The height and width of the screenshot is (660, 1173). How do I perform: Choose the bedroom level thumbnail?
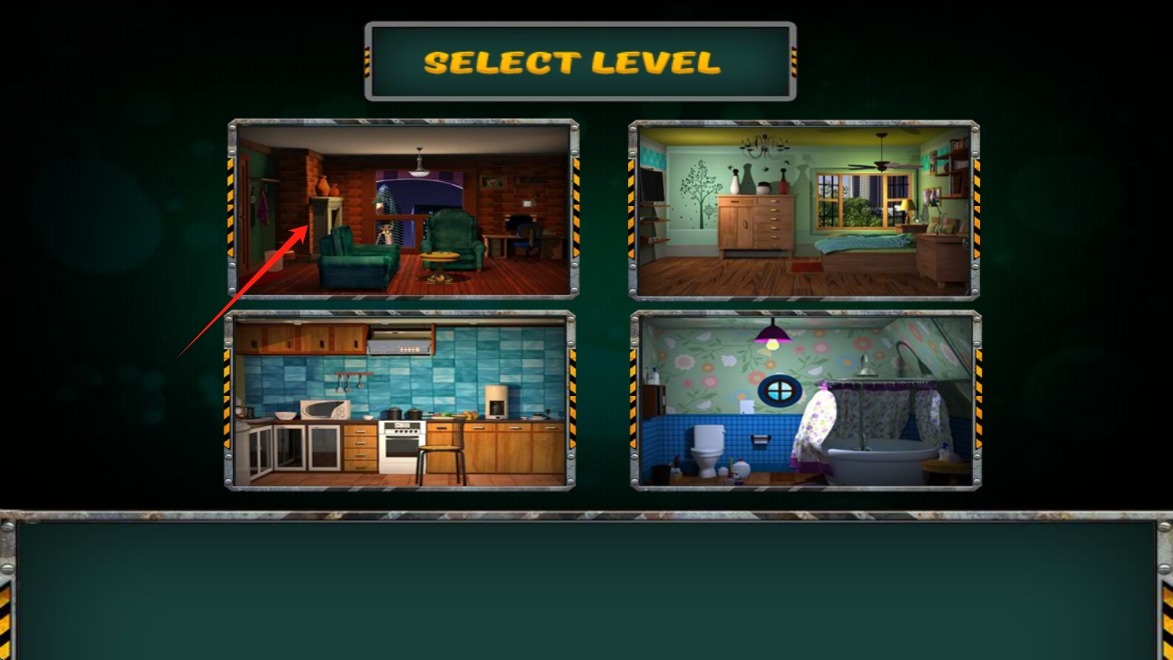coord(804,209)
